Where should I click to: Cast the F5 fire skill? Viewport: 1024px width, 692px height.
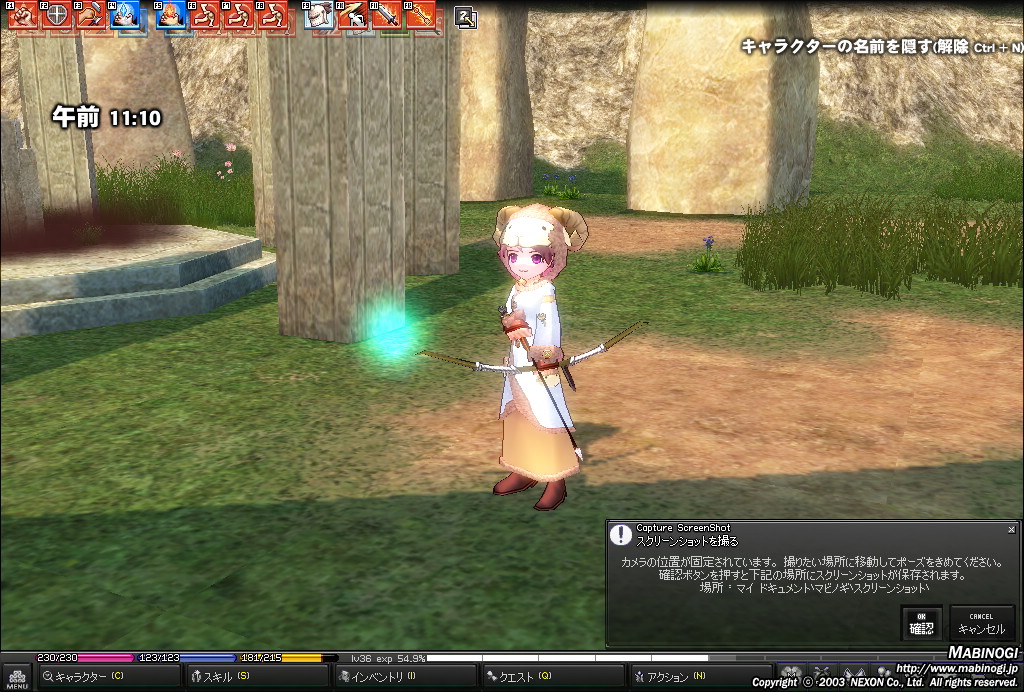click(170, 15)
